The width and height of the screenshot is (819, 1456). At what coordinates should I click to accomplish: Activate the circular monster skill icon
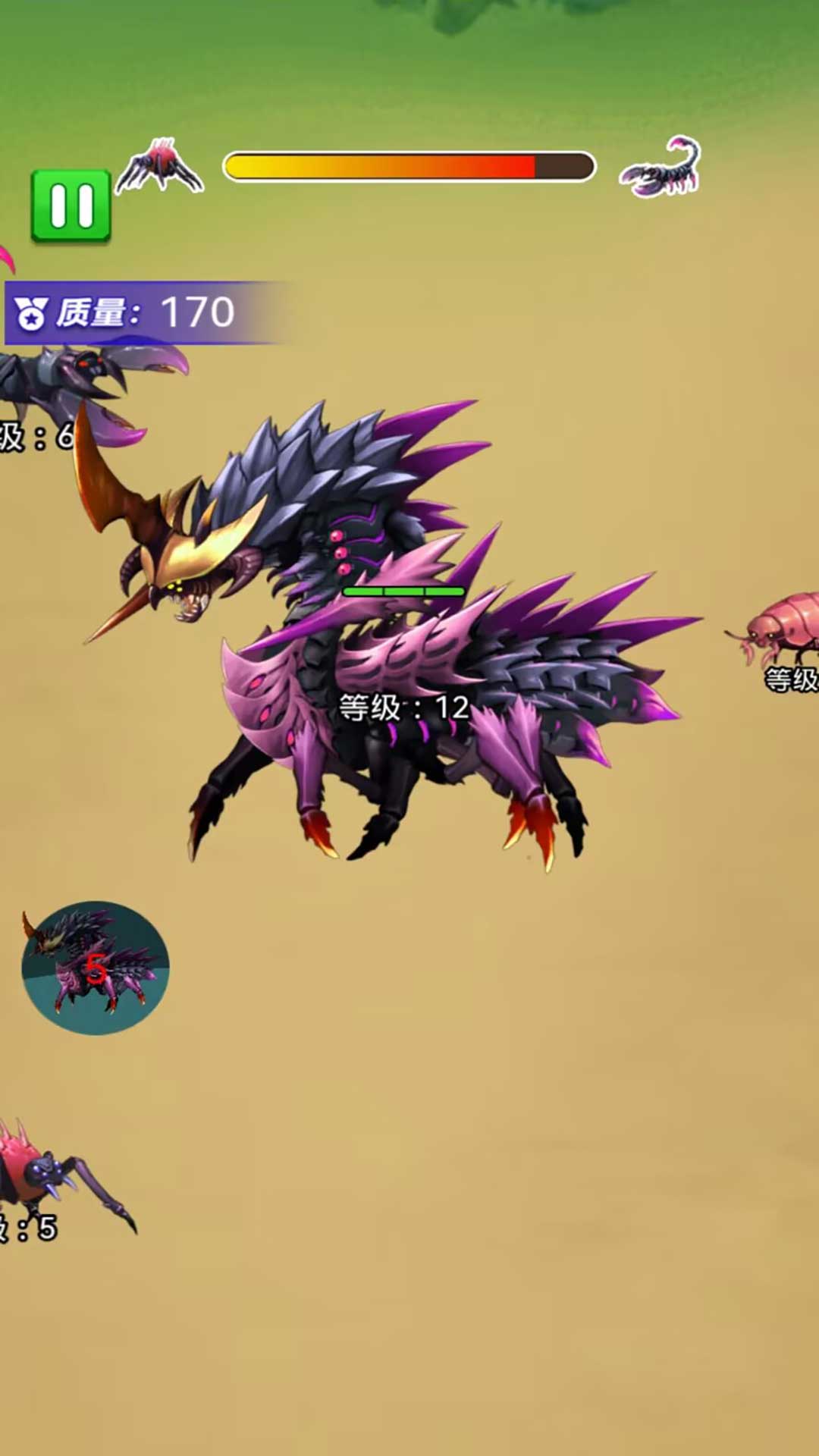96,968
